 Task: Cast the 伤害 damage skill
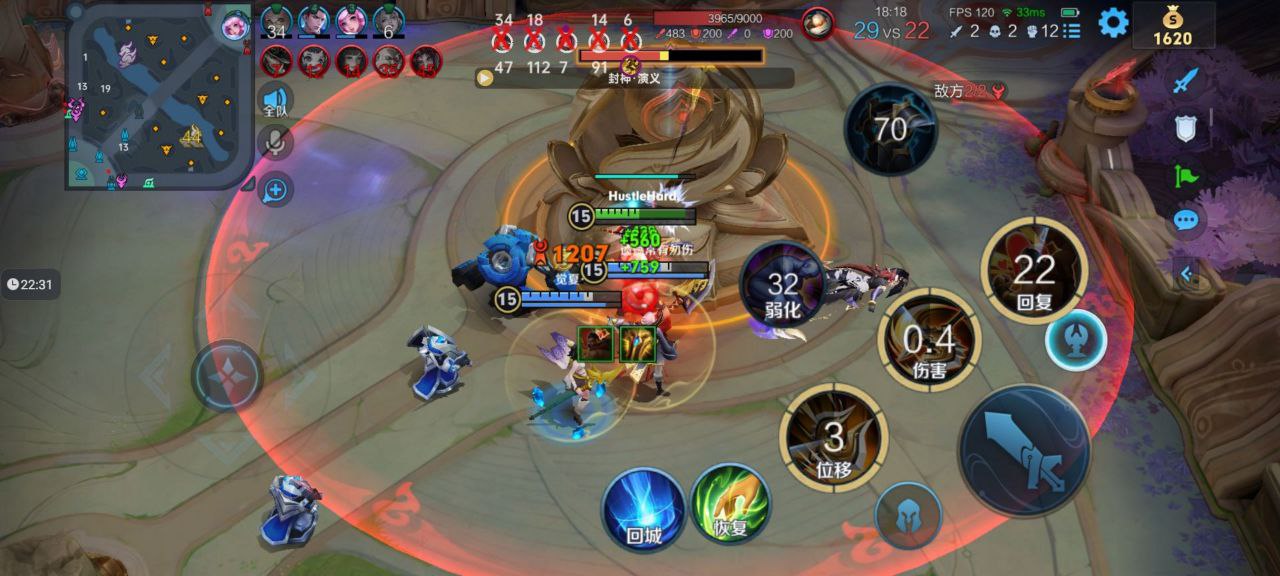(x=930, y=340)
